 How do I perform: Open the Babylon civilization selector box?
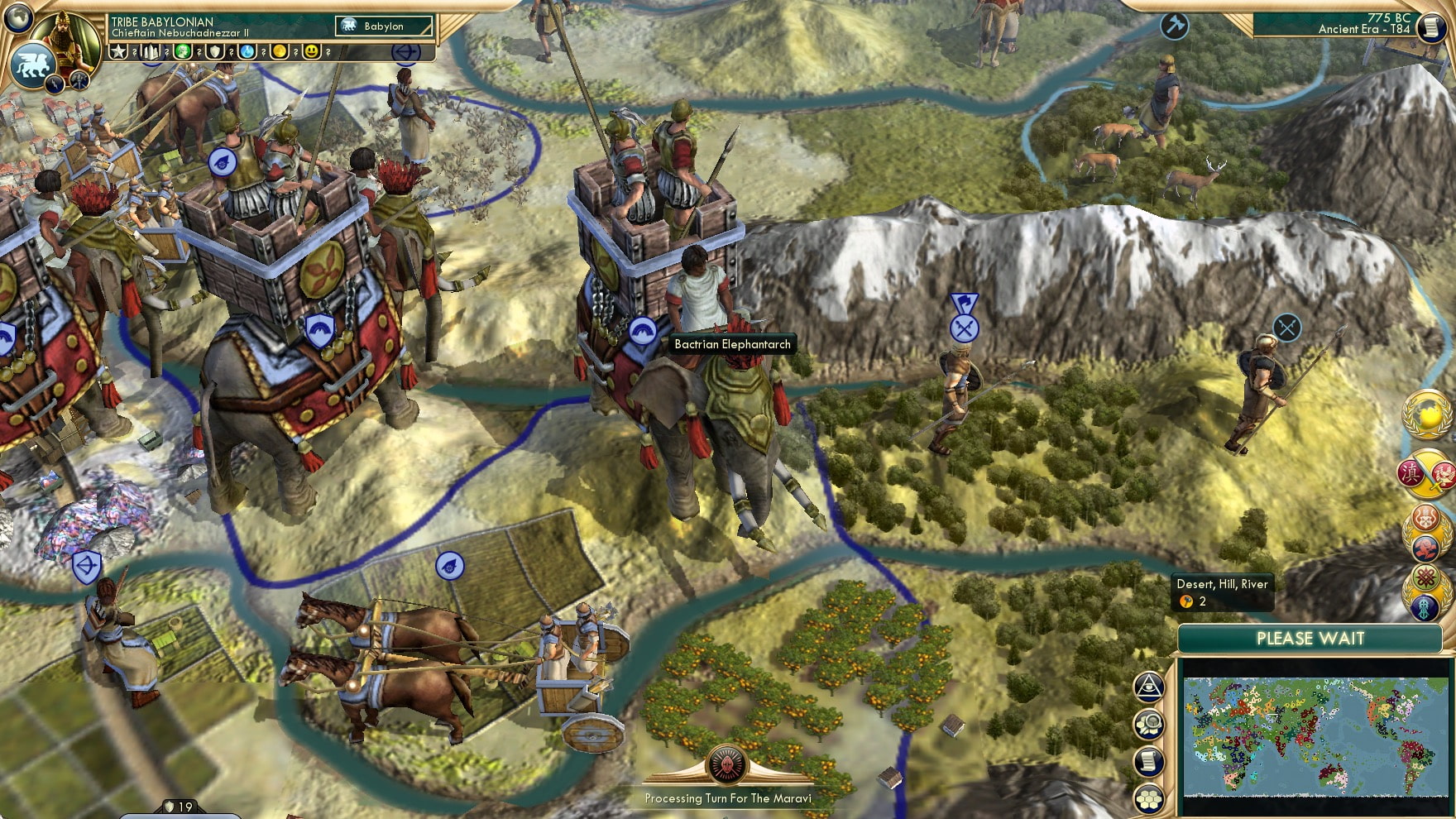tap(382, 26)
